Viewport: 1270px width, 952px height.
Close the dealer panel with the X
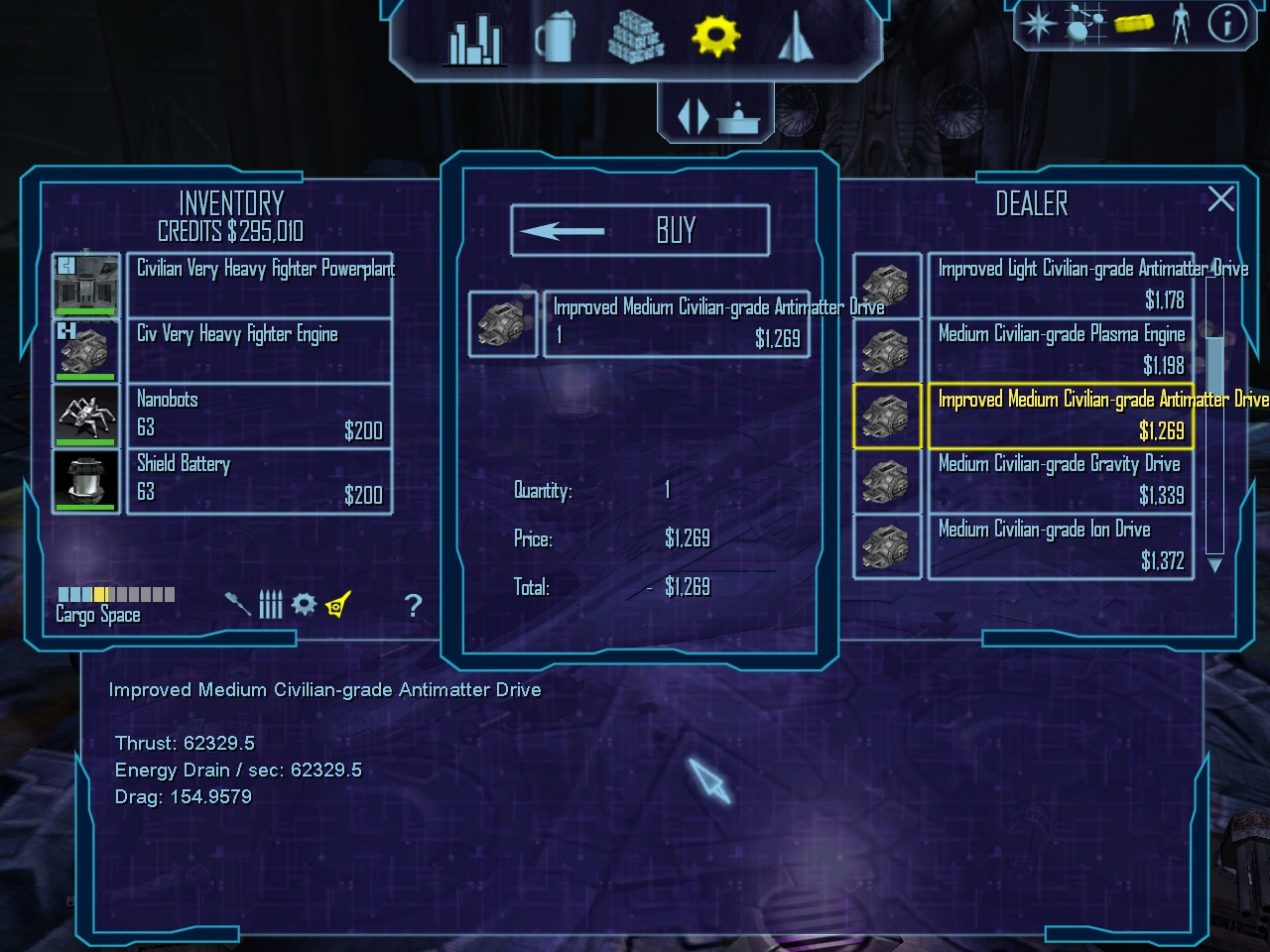click(1220, 199)
